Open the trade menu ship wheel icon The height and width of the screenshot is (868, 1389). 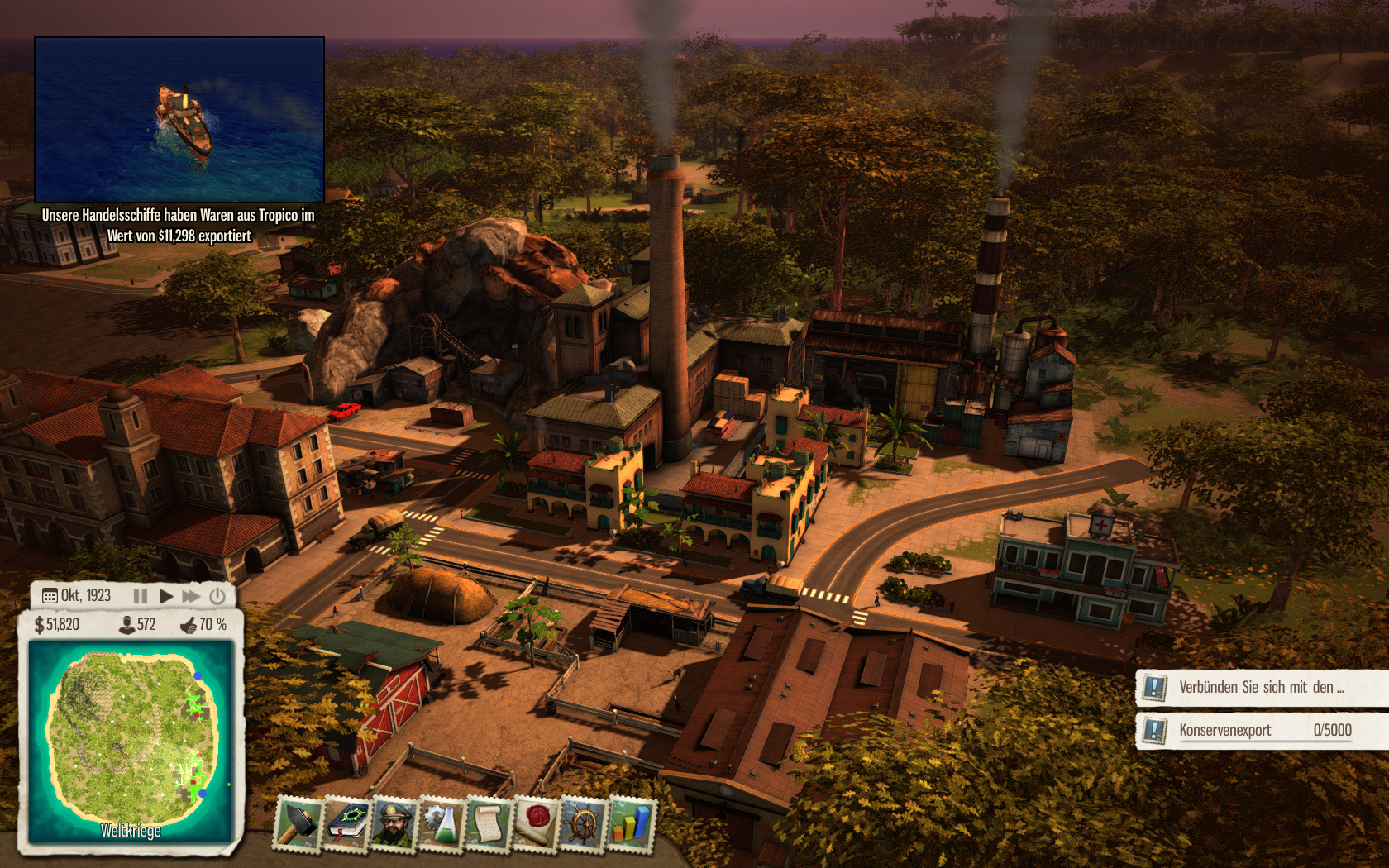click(584, 823)
